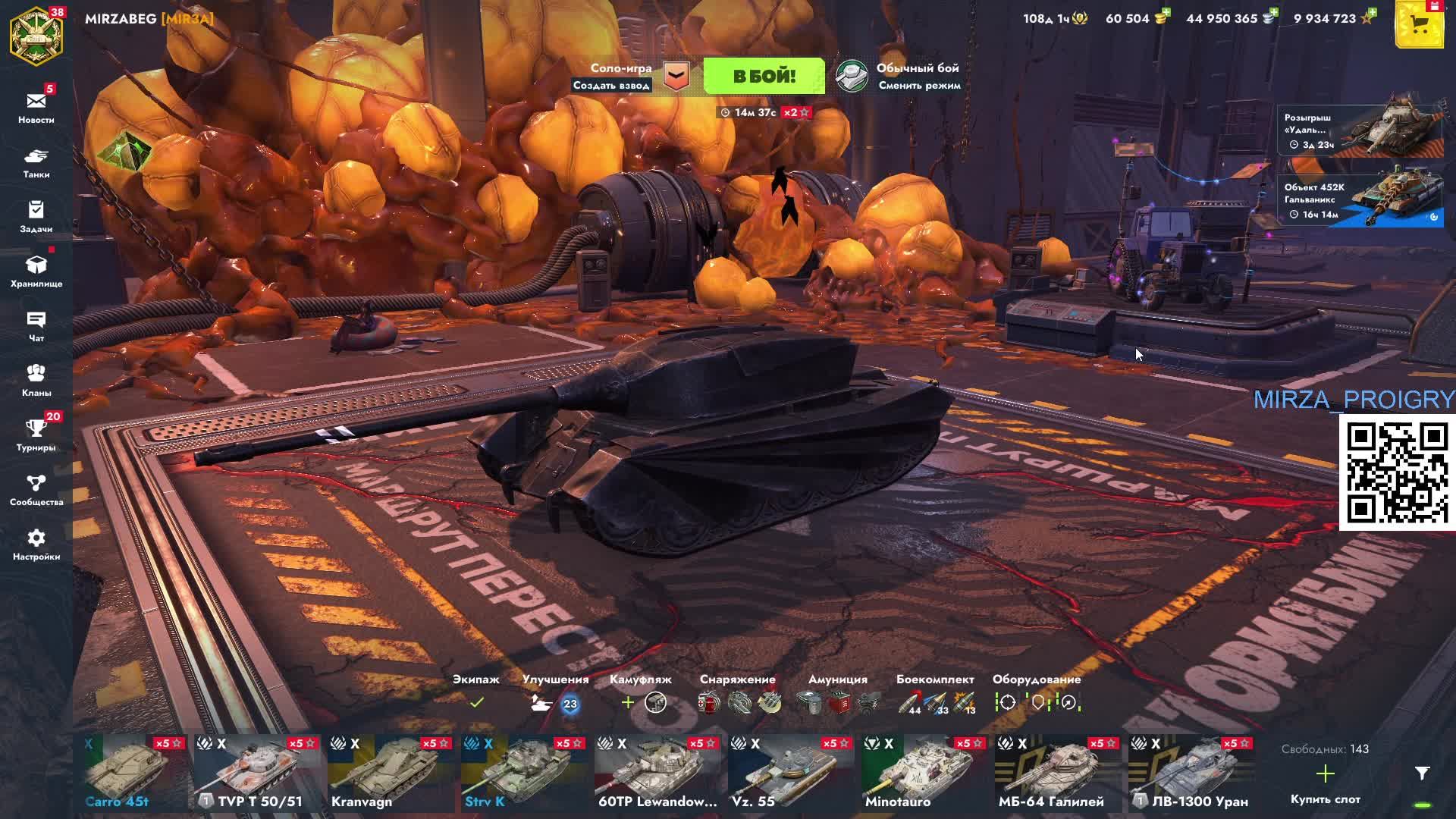The height and width of the screenshot is (819, 1456).
Task: Show the Кланы clans page
Action: pos(36,381)
